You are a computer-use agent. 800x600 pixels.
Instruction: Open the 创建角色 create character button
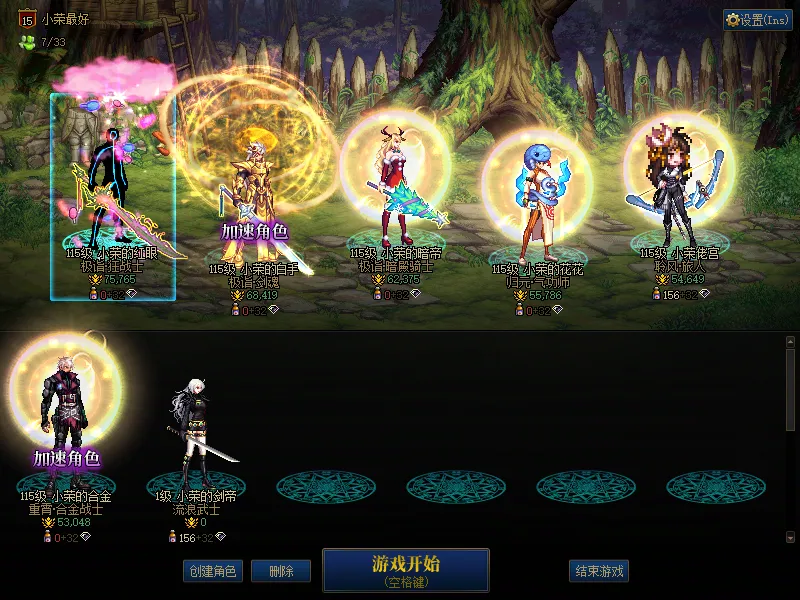(212, 571)
